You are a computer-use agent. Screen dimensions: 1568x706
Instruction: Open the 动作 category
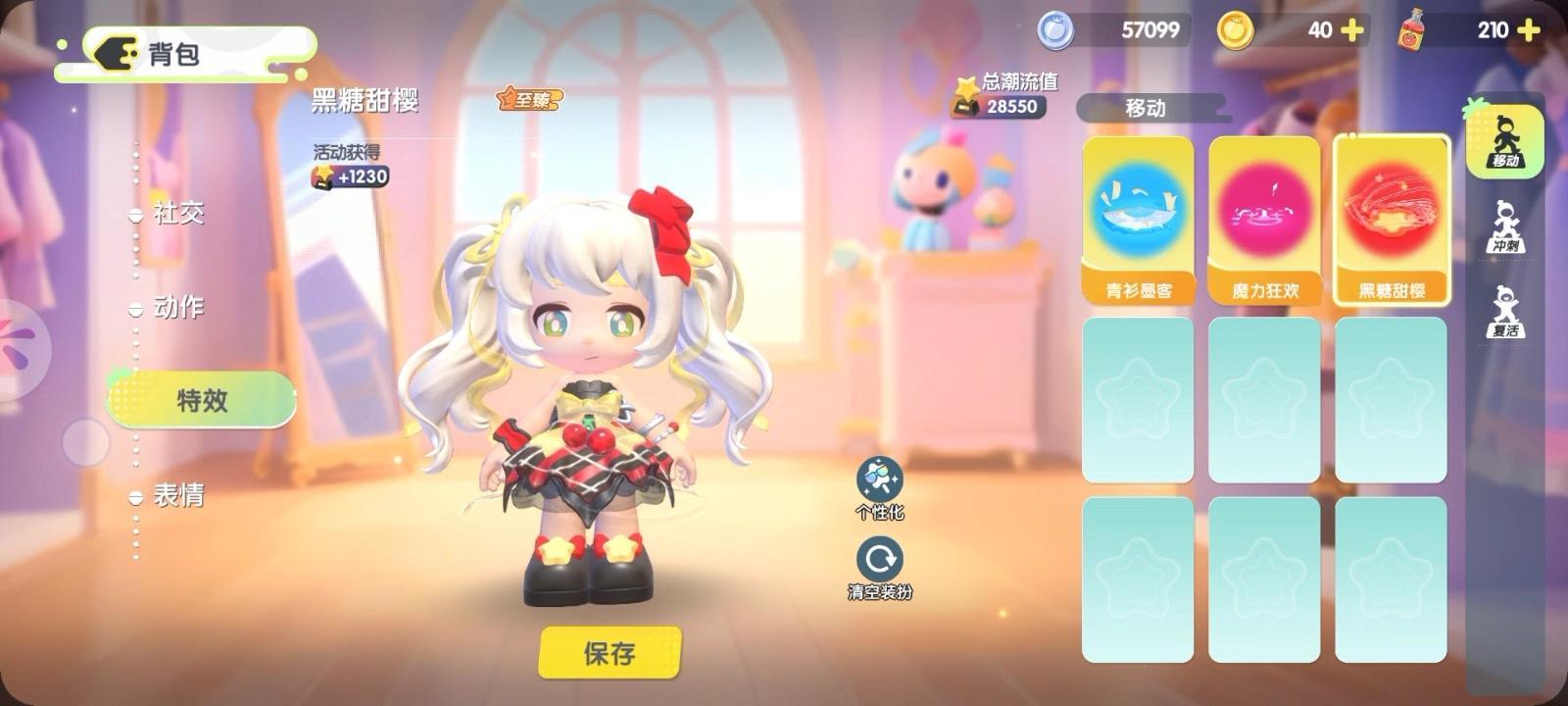click(x=181, y=309)
